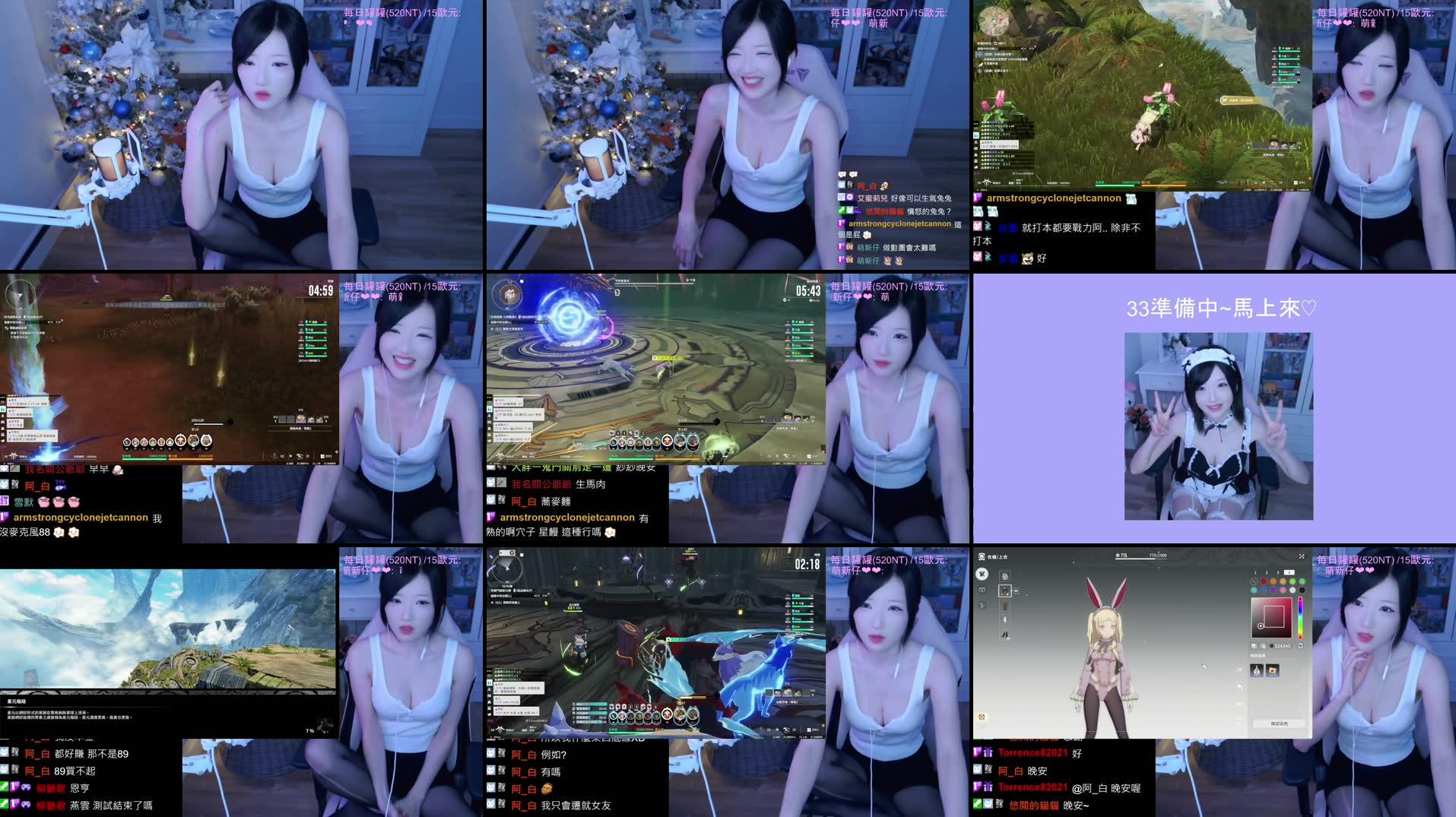The height and width of the screenshot is (817, 1456).
Task: Select the shoes slot icon in the wardrobe sidebar
Action: [1004, 635]
